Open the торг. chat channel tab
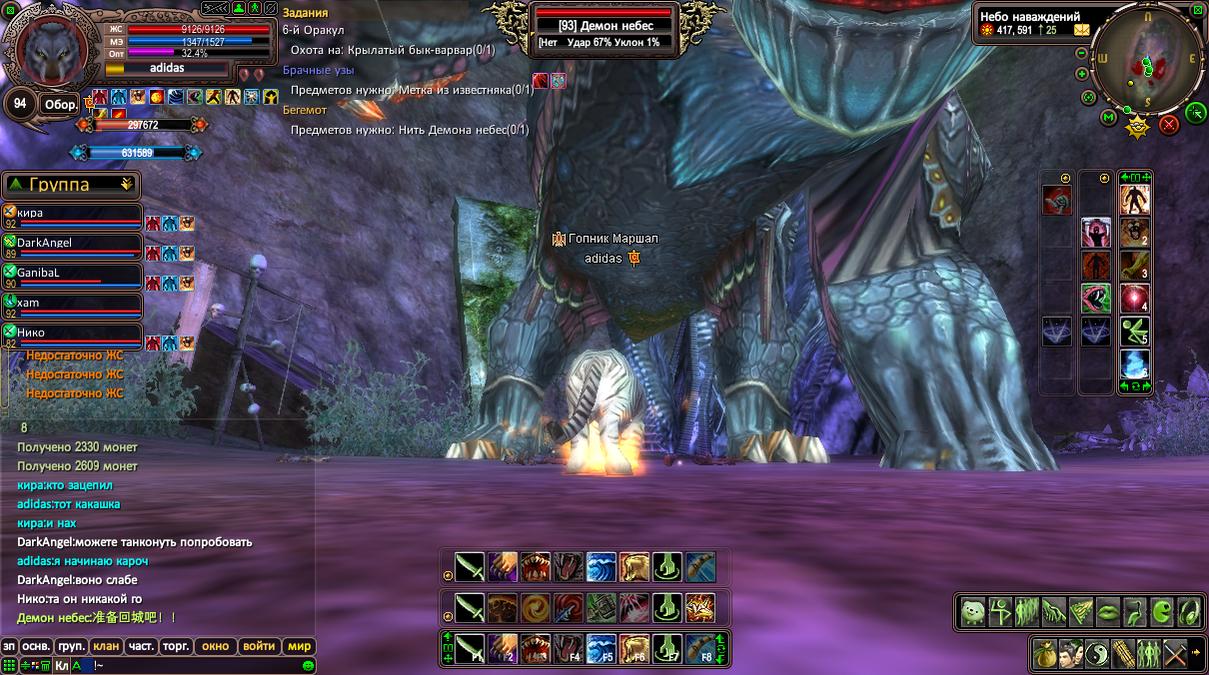This screenshot has width=1209, height=675. [176, 646]
